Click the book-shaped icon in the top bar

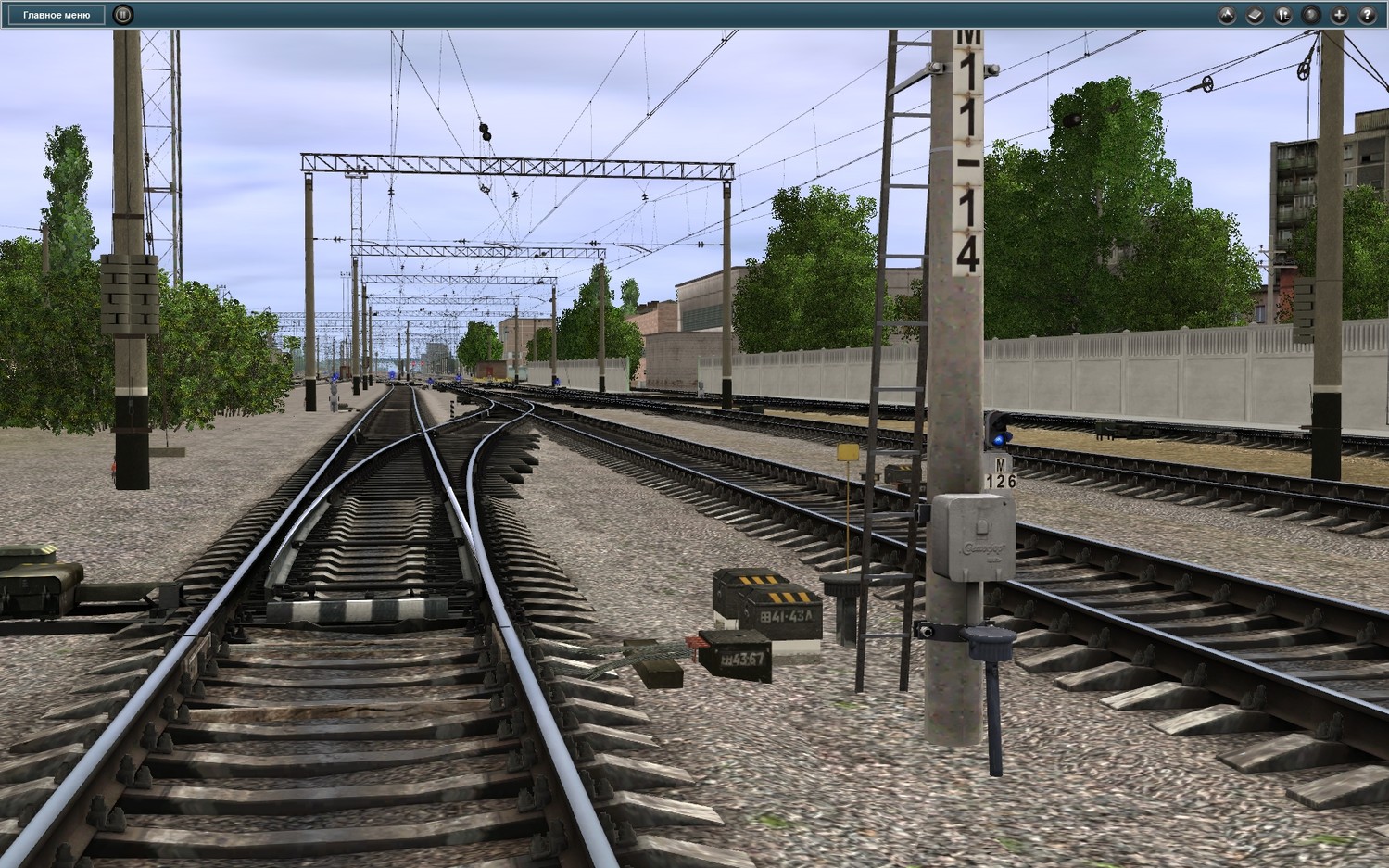(x=1255, y=15)
